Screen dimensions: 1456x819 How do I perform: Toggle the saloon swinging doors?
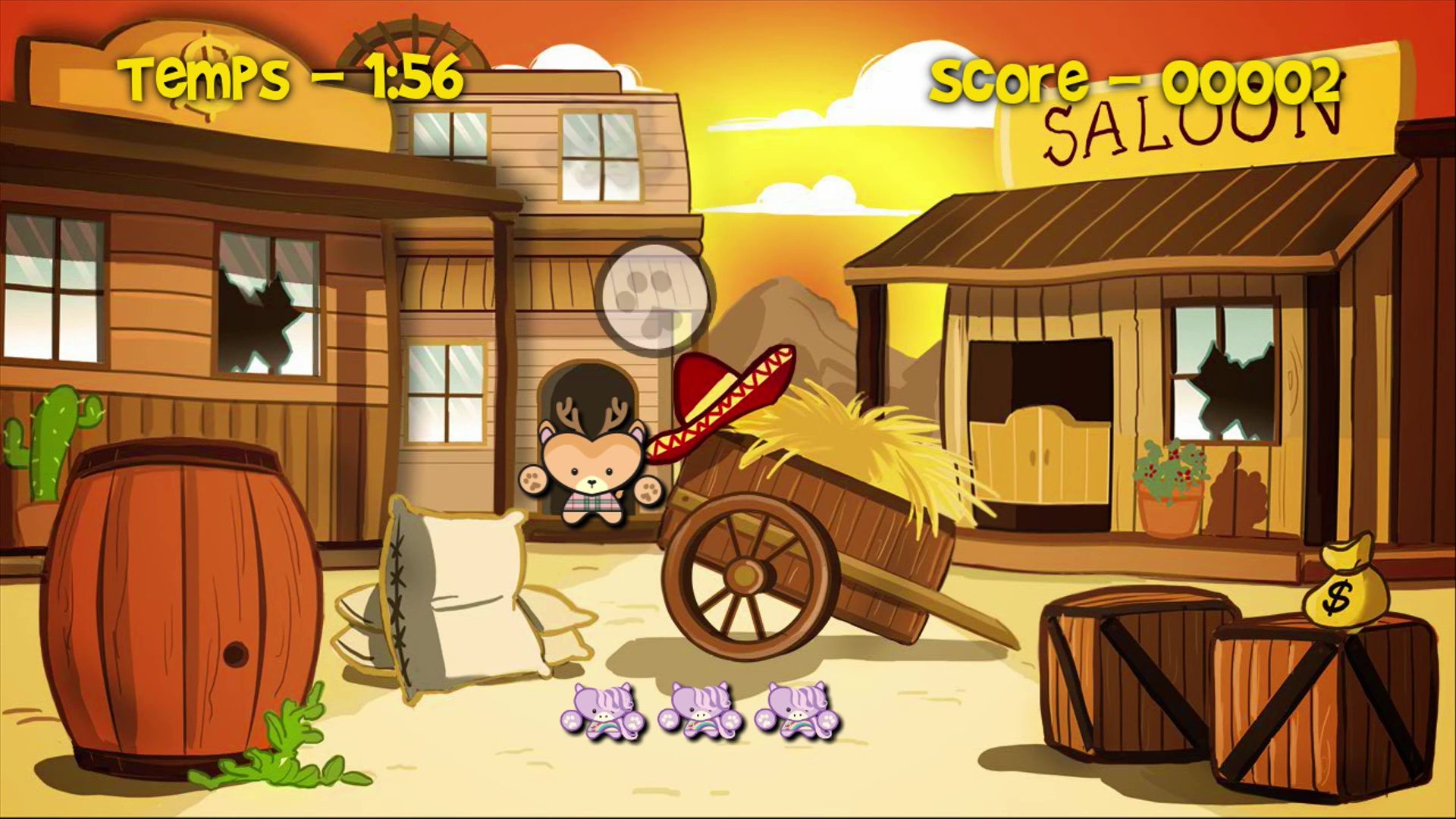pyautogui.click(x=1039, y=455)
